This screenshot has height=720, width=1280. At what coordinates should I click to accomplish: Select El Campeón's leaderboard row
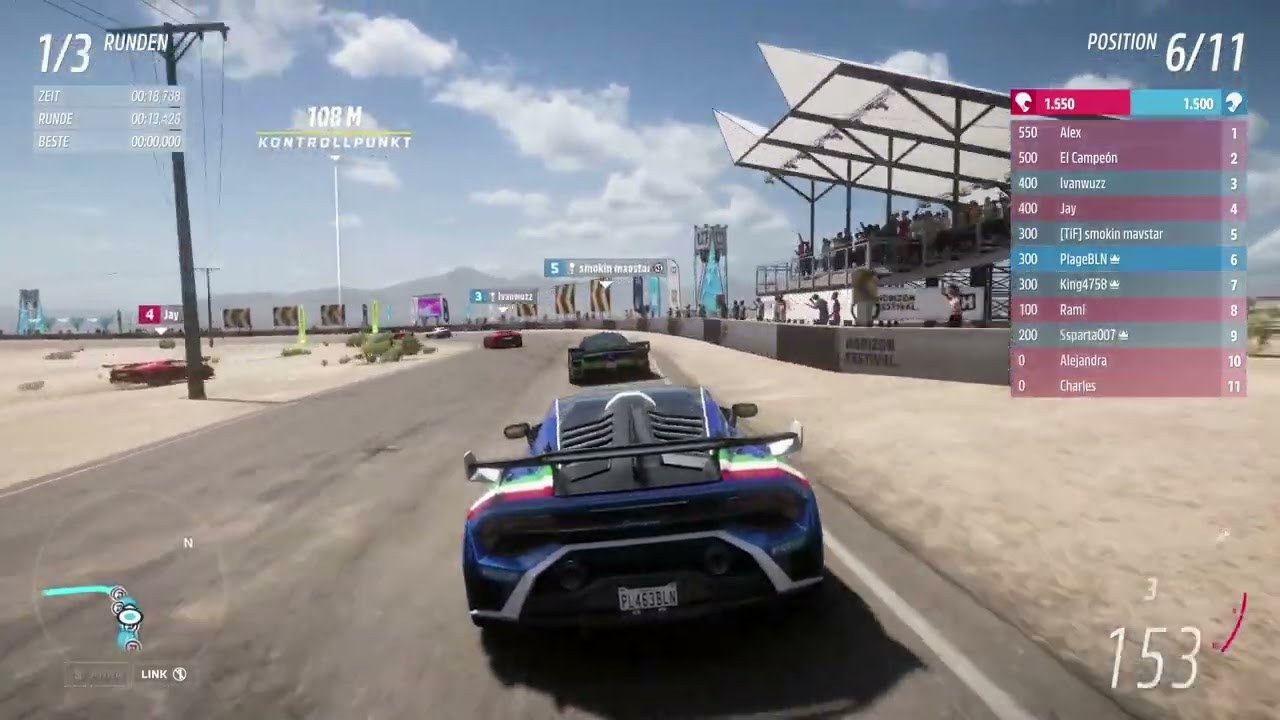coord(1127,158)
